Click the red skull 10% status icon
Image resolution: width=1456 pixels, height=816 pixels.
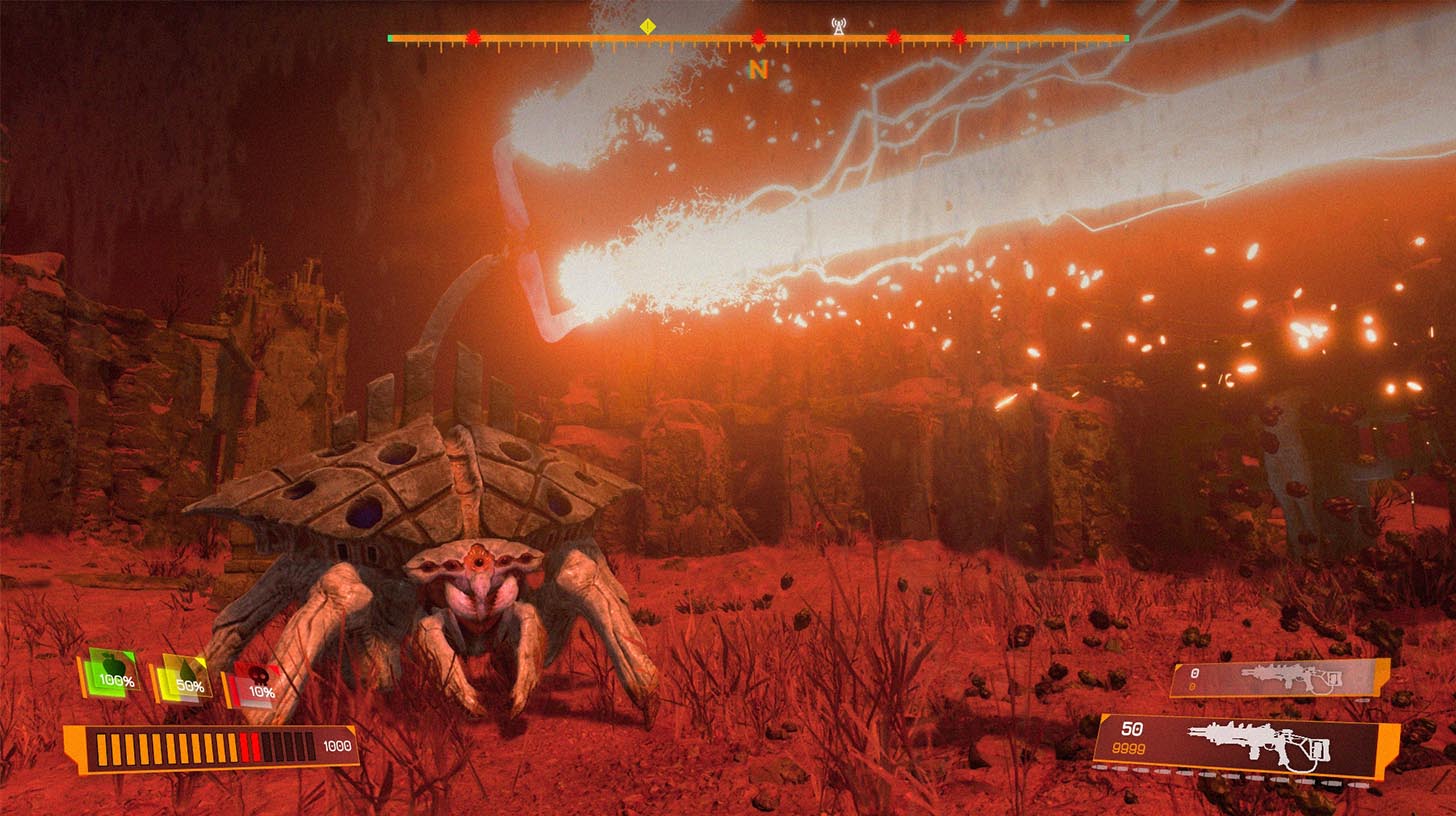point(253,685)
